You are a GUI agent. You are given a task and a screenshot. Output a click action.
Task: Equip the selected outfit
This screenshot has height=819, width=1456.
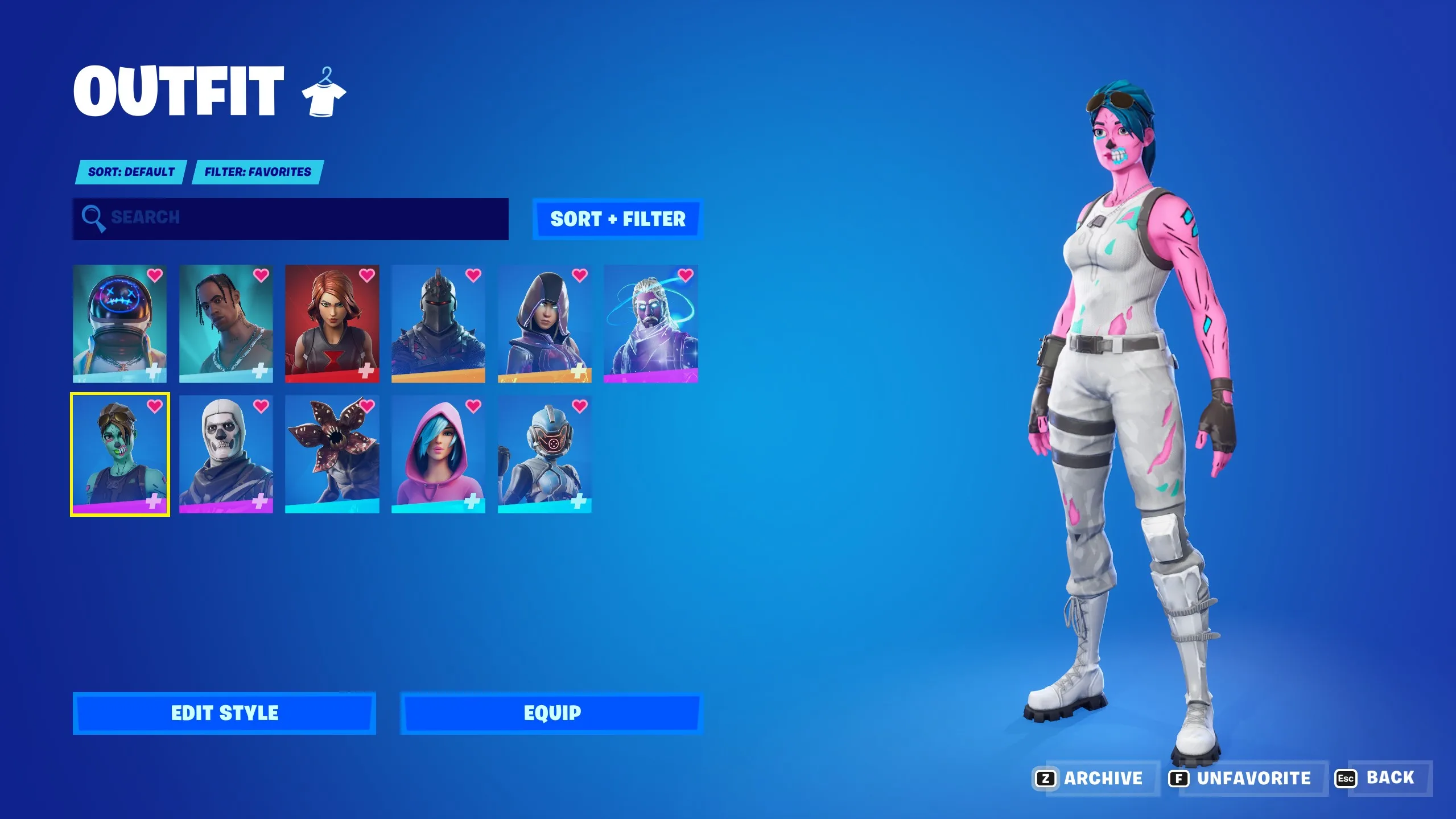tap(552, 713)
